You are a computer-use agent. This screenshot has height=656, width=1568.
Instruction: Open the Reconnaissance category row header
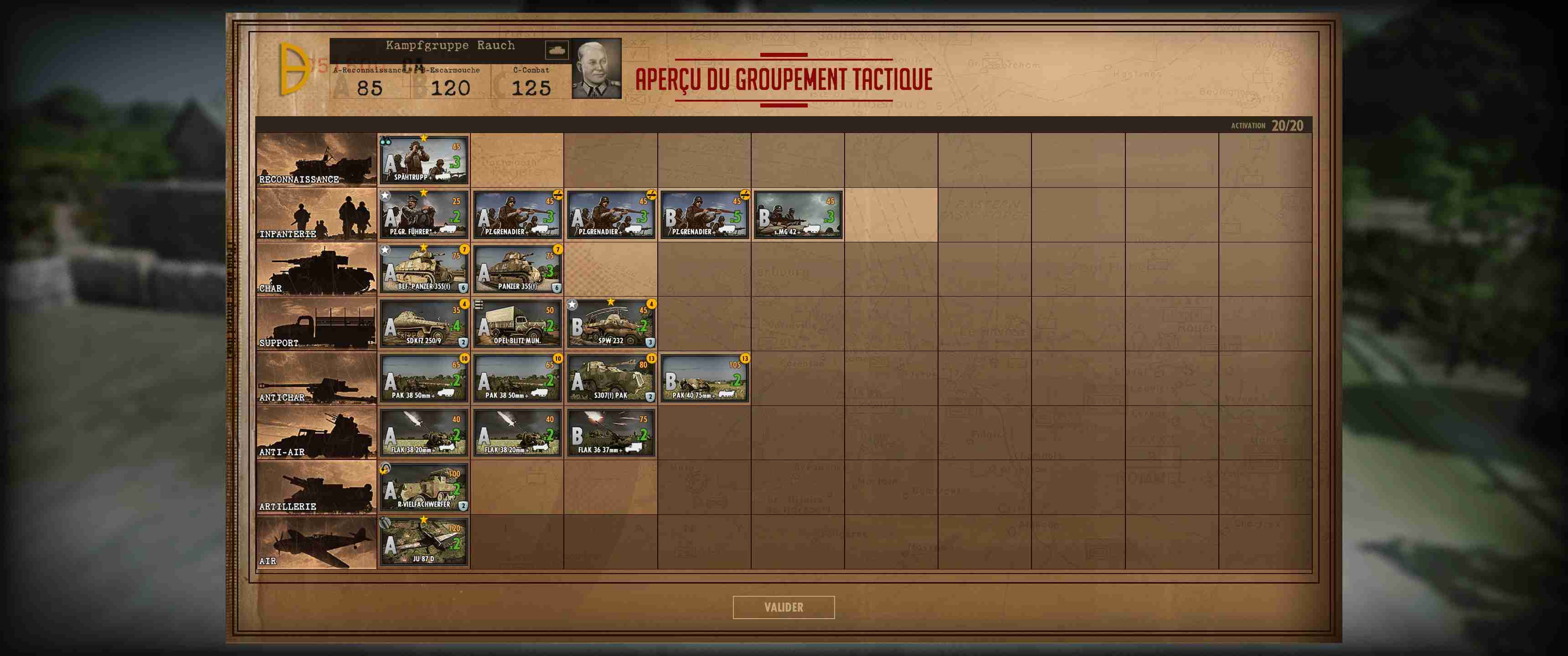pyautogui.click(x=316, y=160)
